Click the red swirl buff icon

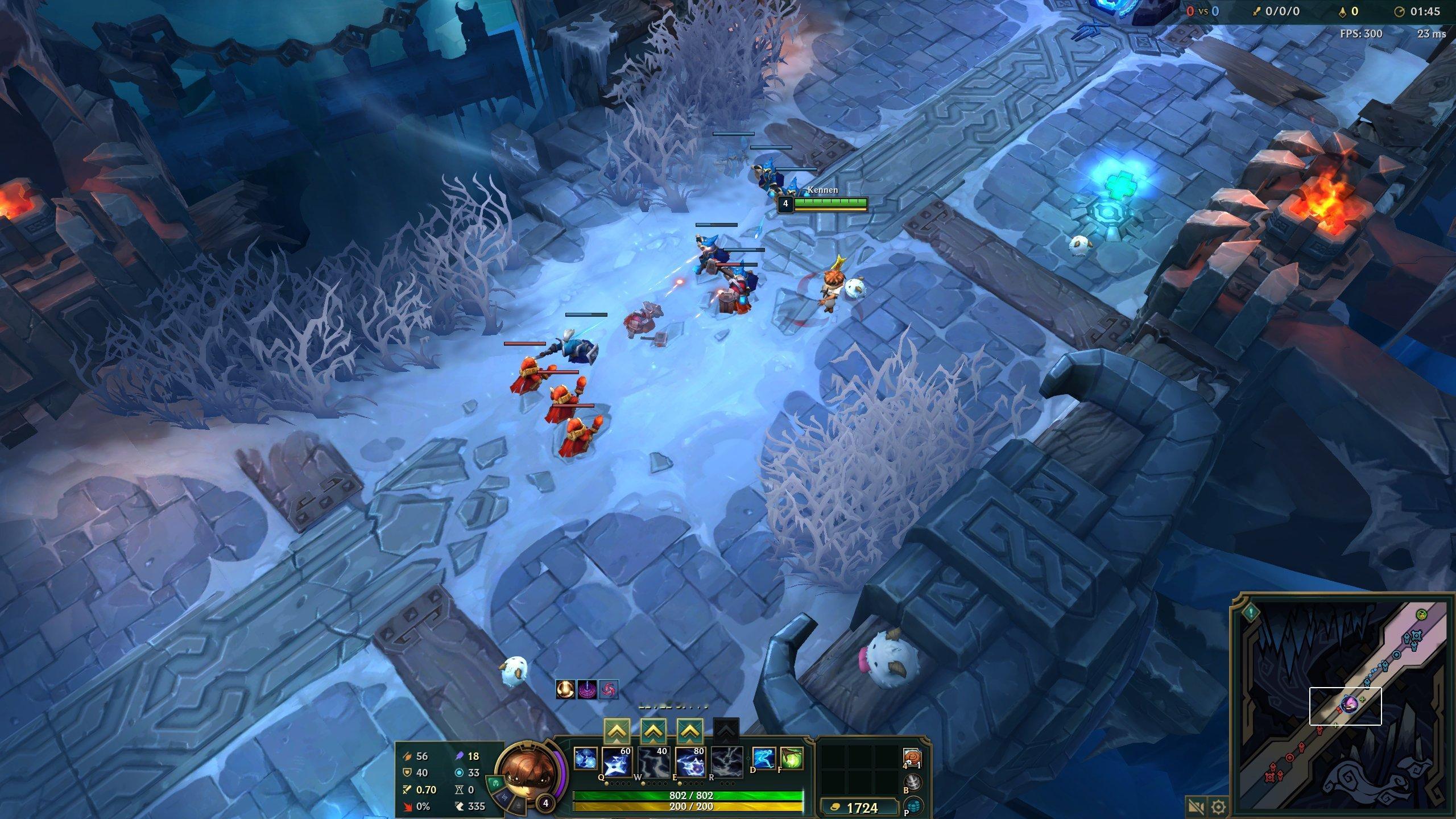[609, 689]
